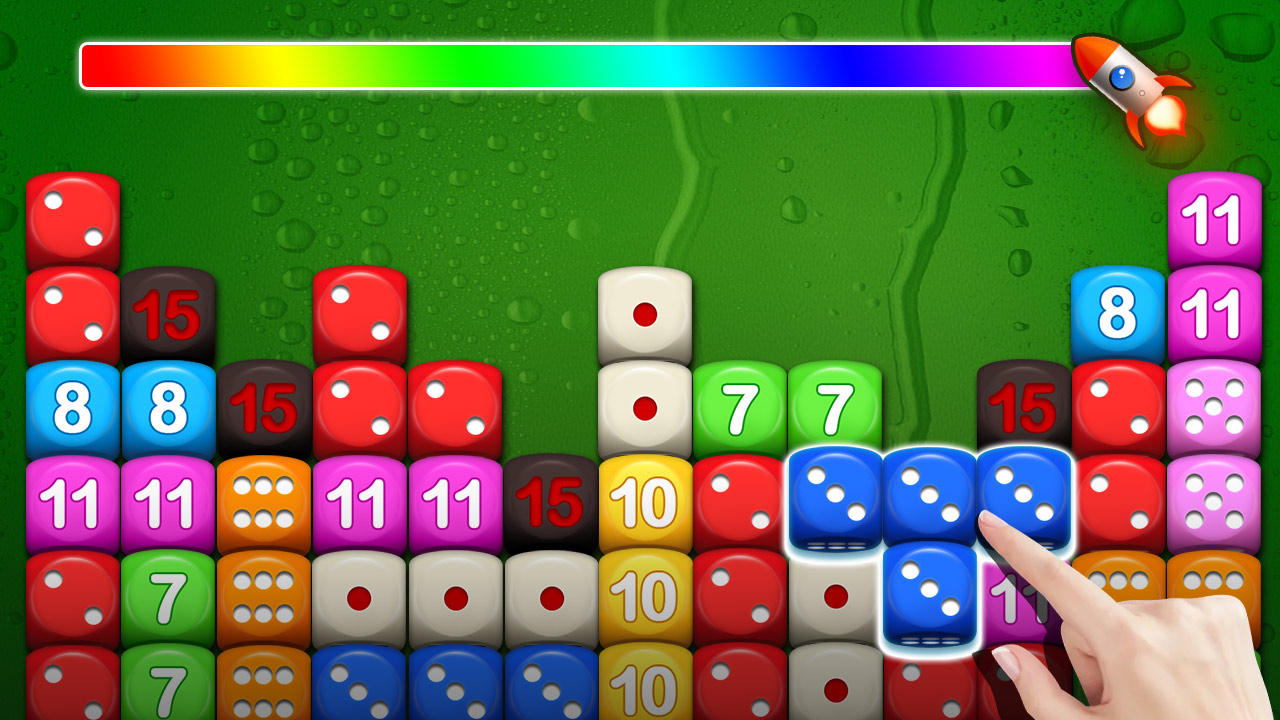Select the blue dice with three pips below the group
Viewport: 1280px width, 720px height.
tap(930, 595)
